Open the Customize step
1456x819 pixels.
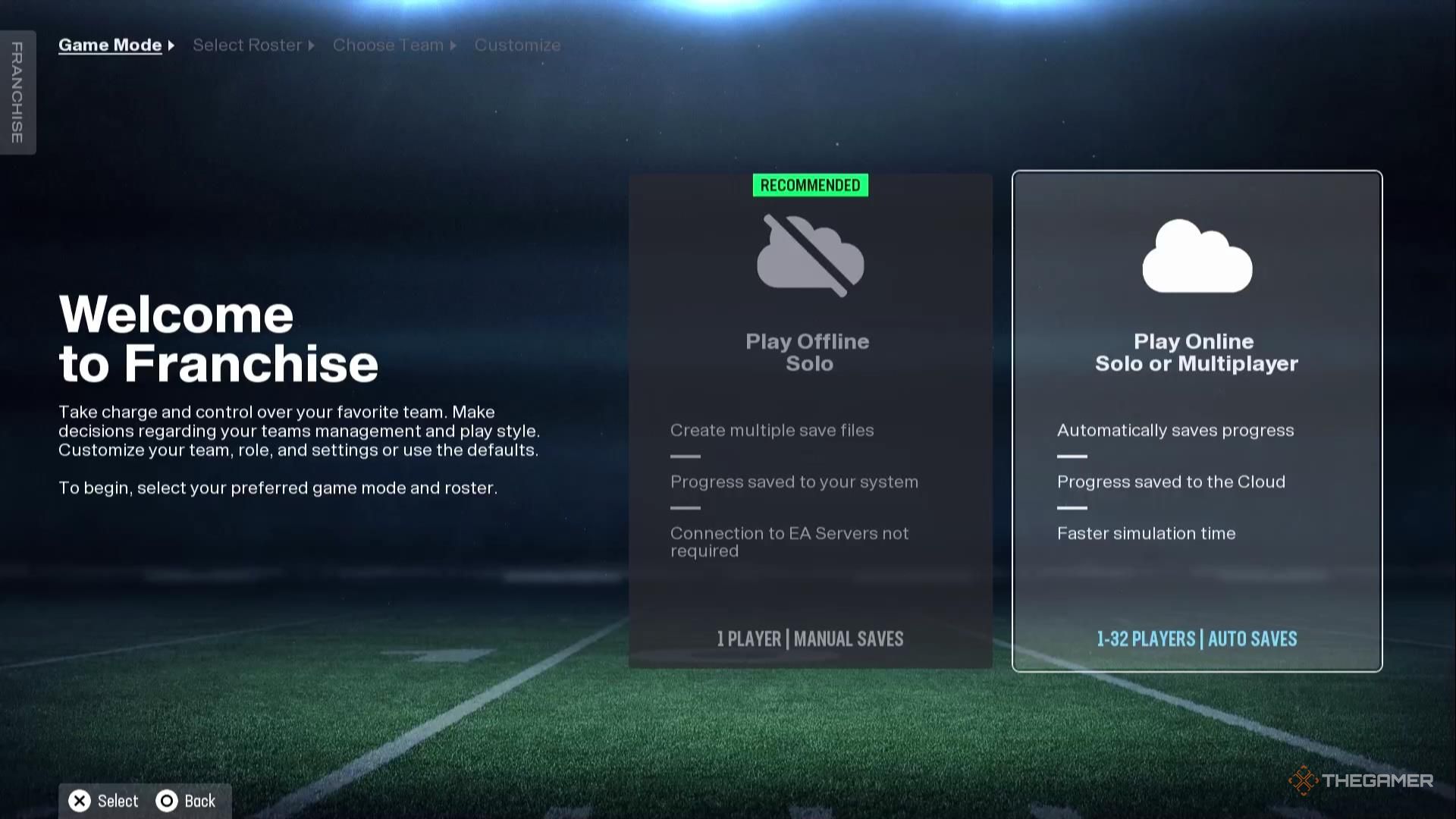coord(517,45)
